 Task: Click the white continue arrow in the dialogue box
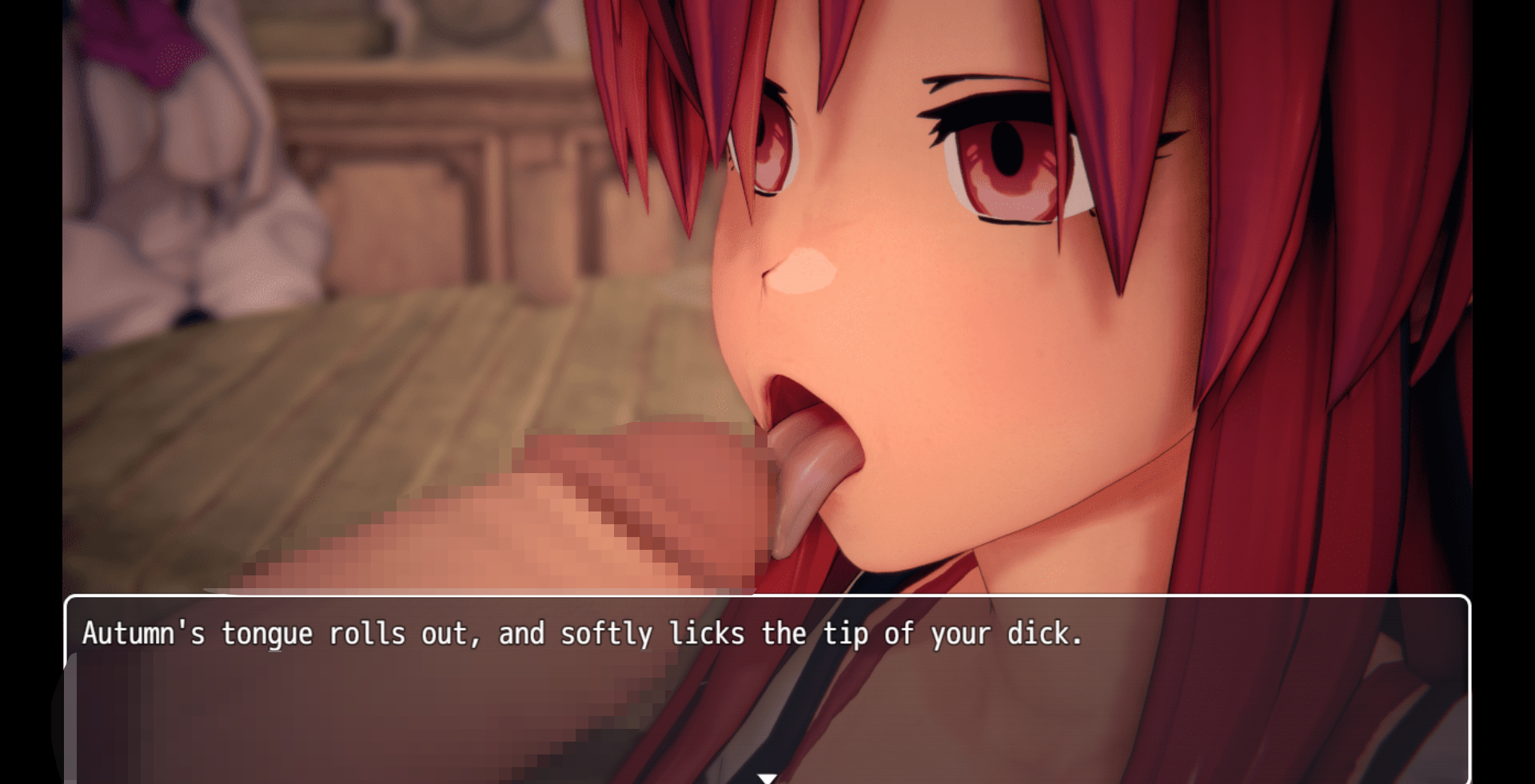[x=767, y=778]
